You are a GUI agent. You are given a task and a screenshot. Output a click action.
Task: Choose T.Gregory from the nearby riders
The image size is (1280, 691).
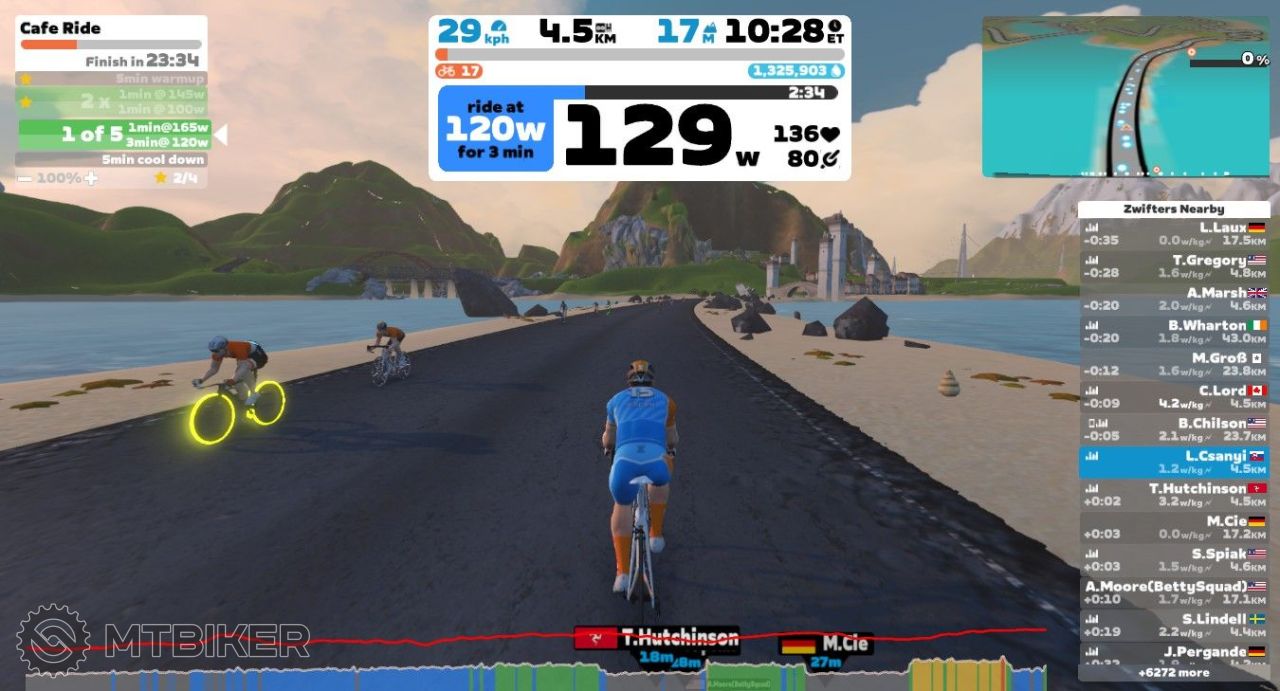[1174, 266]
